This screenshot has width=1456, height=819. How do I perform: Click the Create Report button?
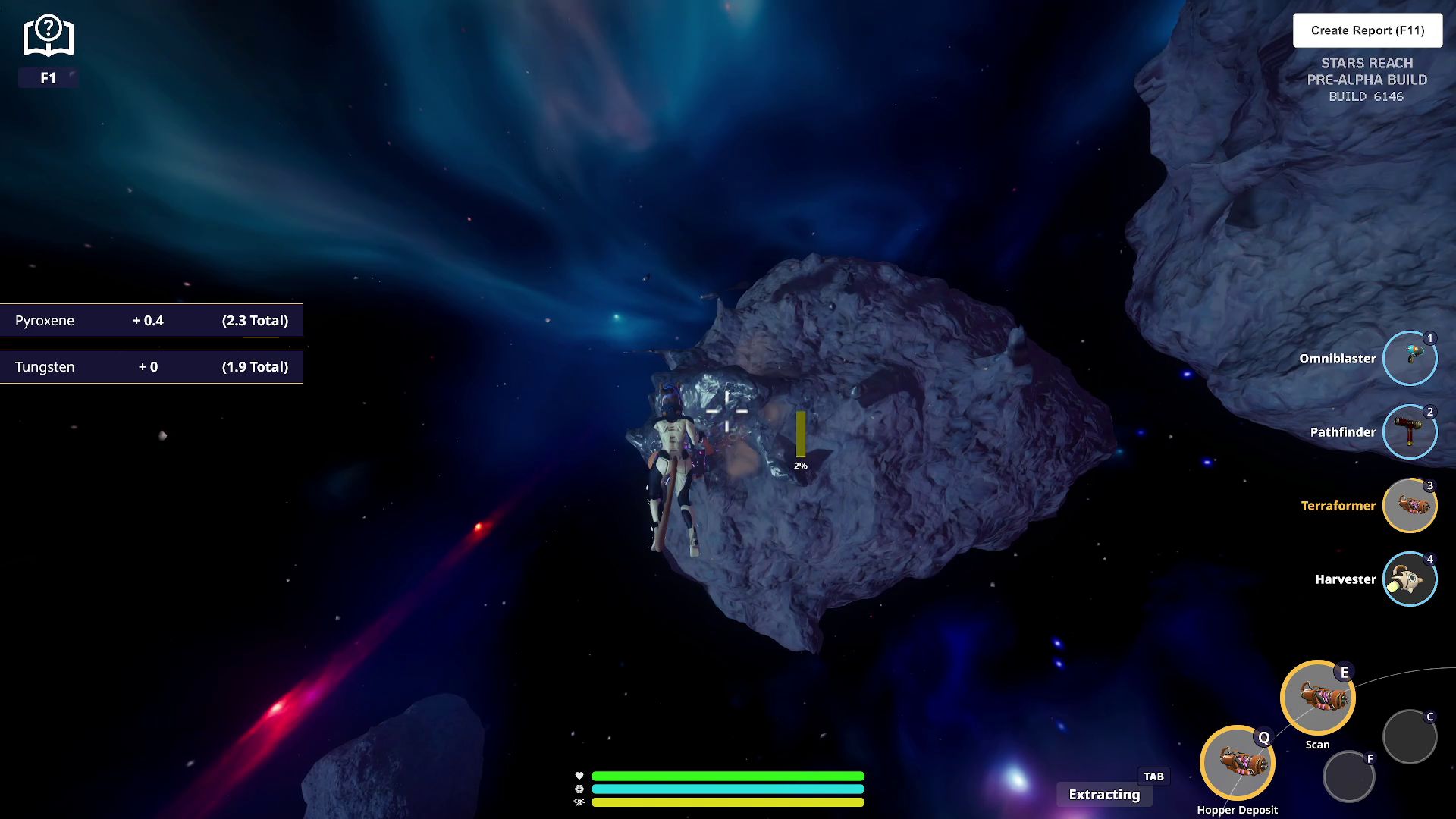[1367, 30]
